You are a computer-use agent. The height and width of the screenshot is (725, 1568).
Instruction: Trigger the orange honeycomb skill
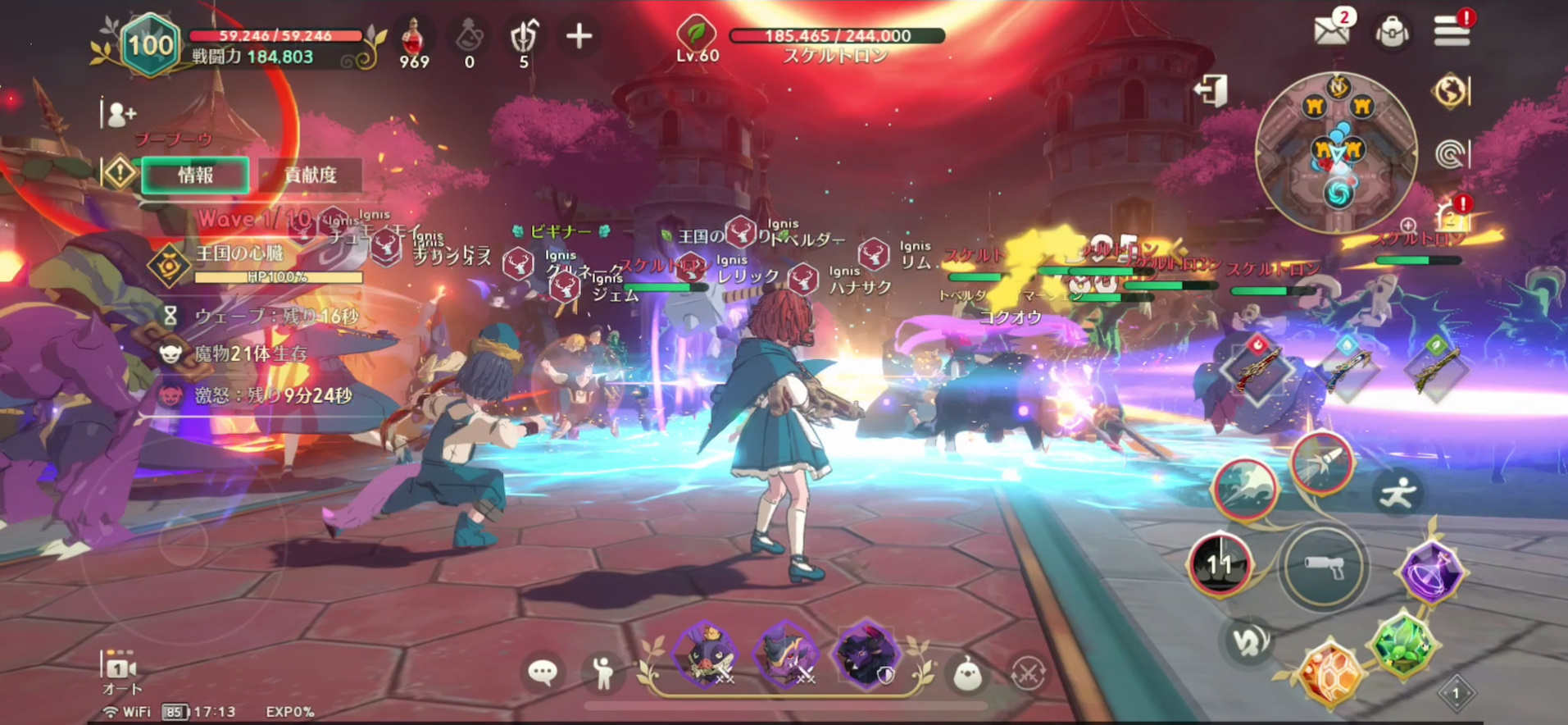(1329, 672)
